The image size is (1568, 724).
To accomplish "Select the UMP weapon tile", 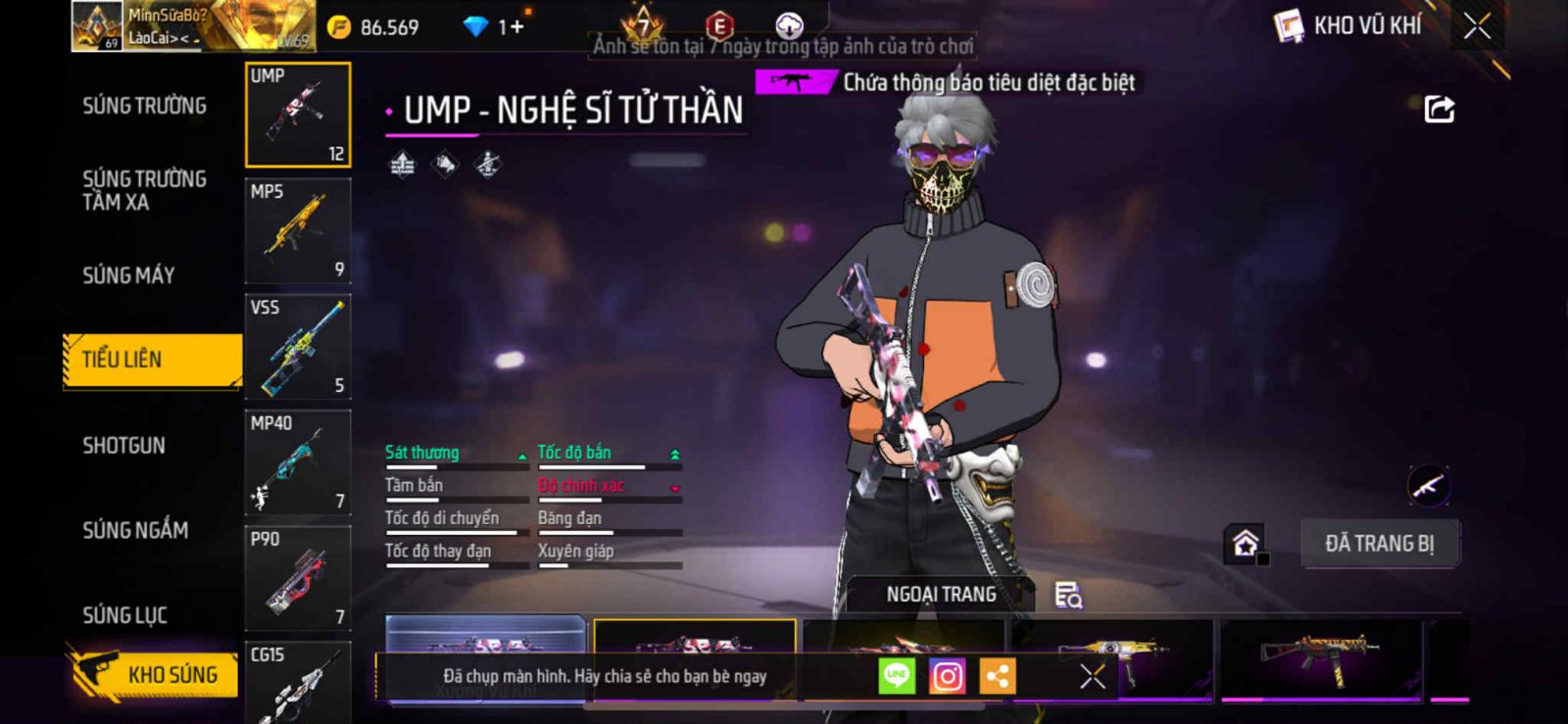I will (x=298, y=115).
